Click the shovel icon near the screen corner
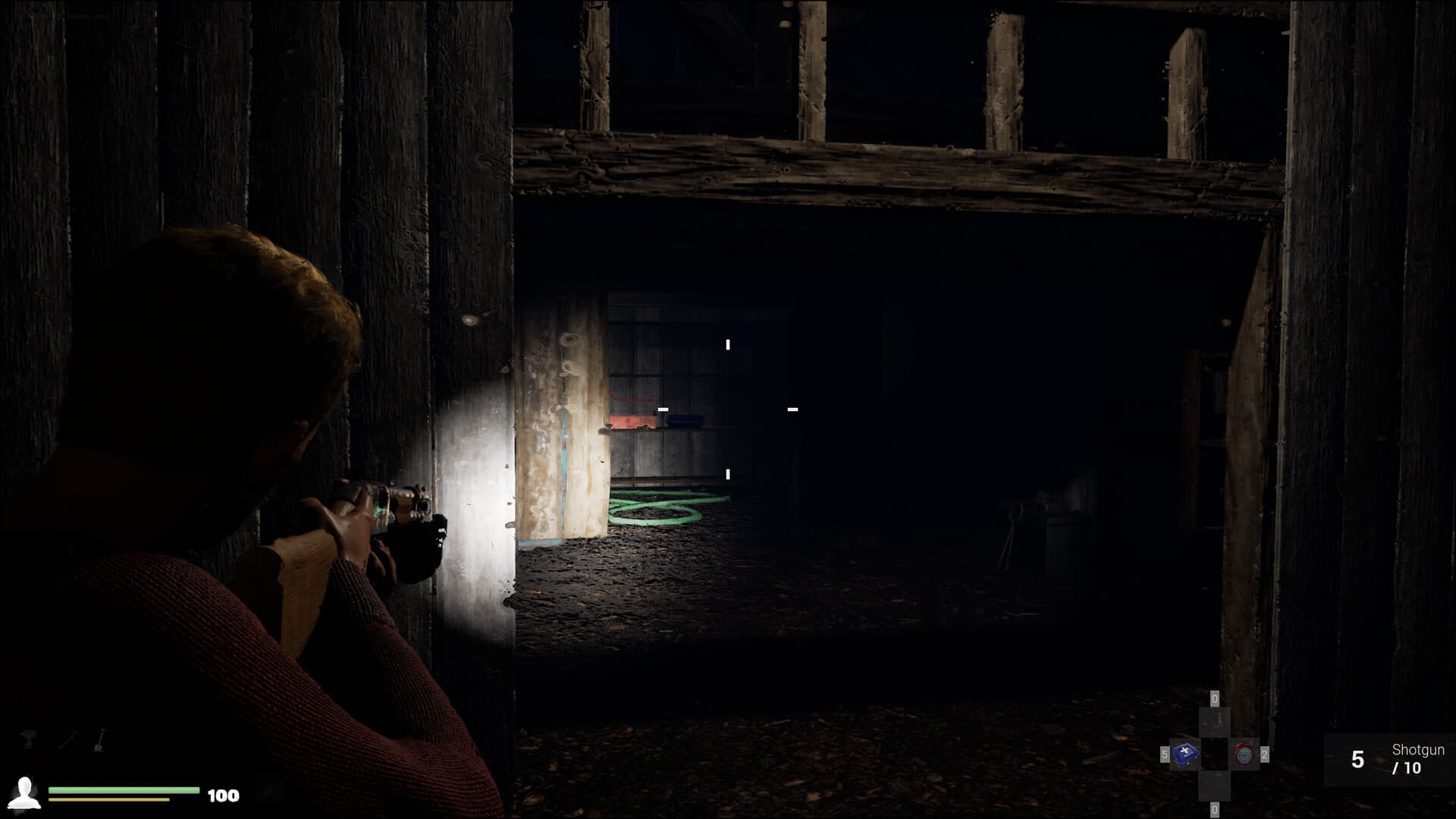Image resolution: width=1456 pixels, height=819 pixels. [99, 740]
